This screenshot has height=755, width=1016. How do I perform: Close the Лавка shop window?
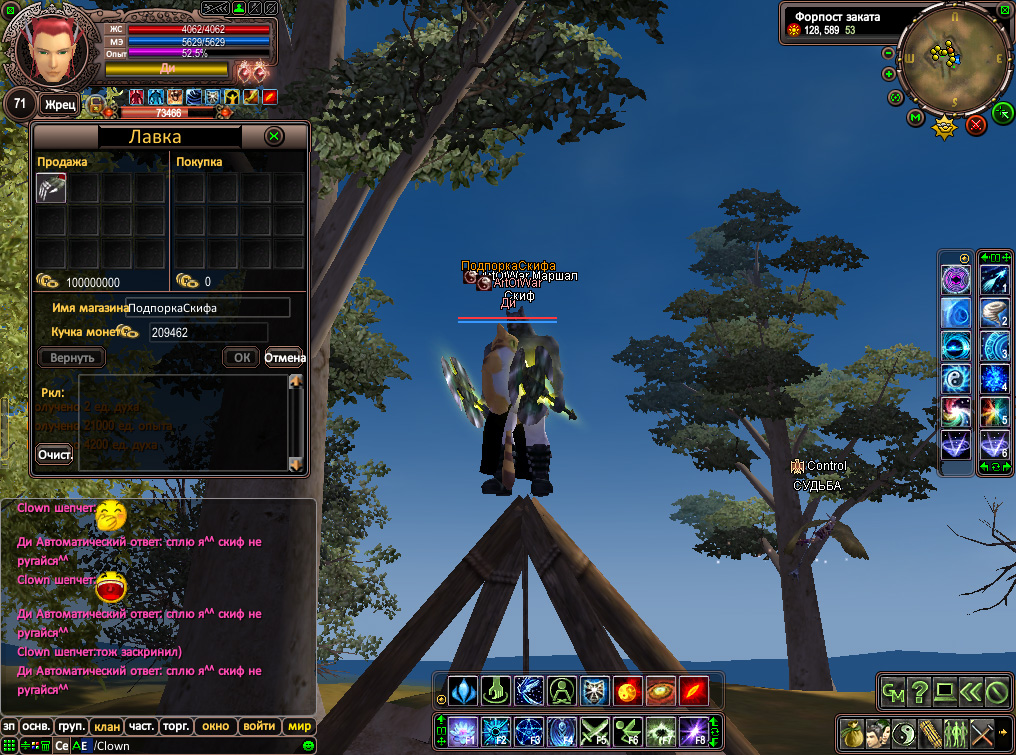click(x=274, y=137)
